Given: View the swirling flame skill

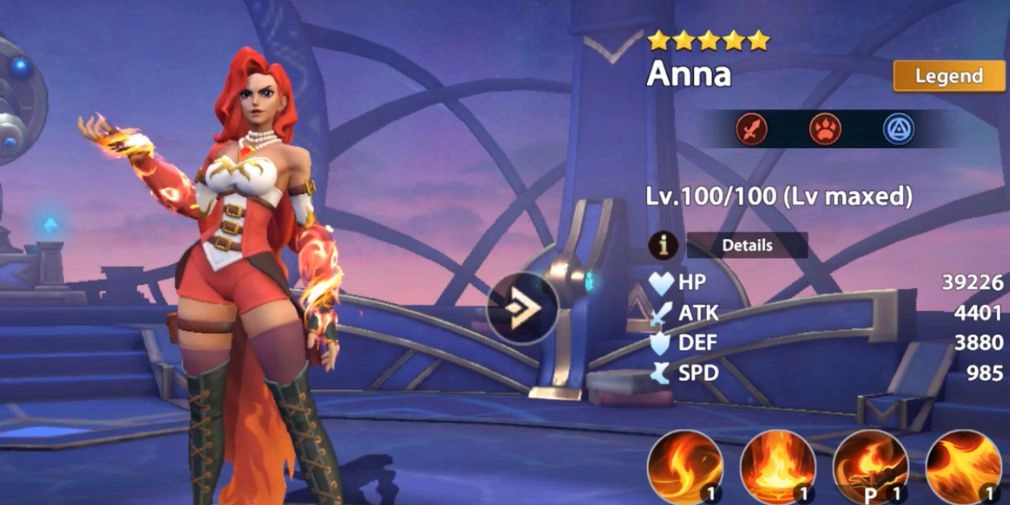Looking at the screenshot, I should click(685, 466).
